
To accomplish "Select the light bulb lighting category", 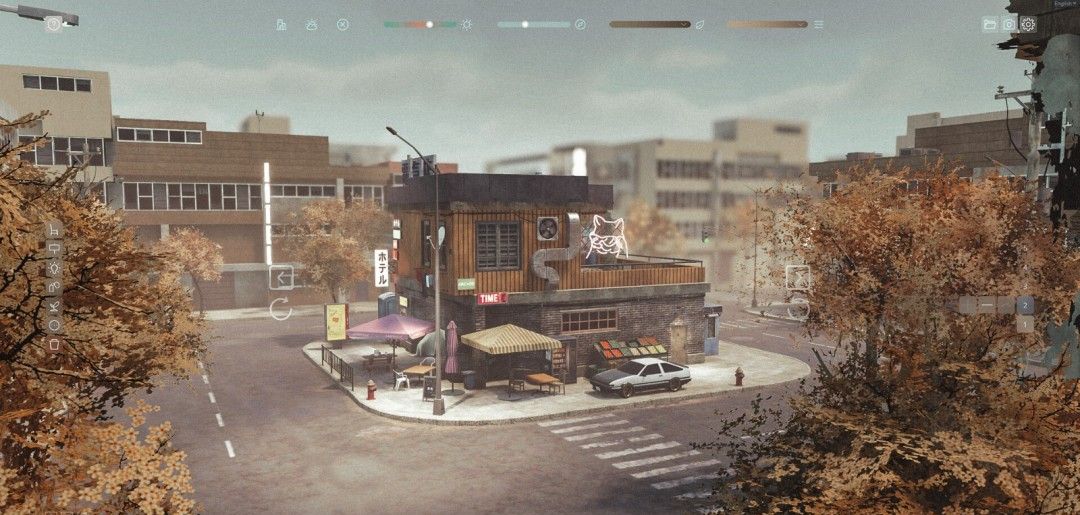I will tap(54, 268).
